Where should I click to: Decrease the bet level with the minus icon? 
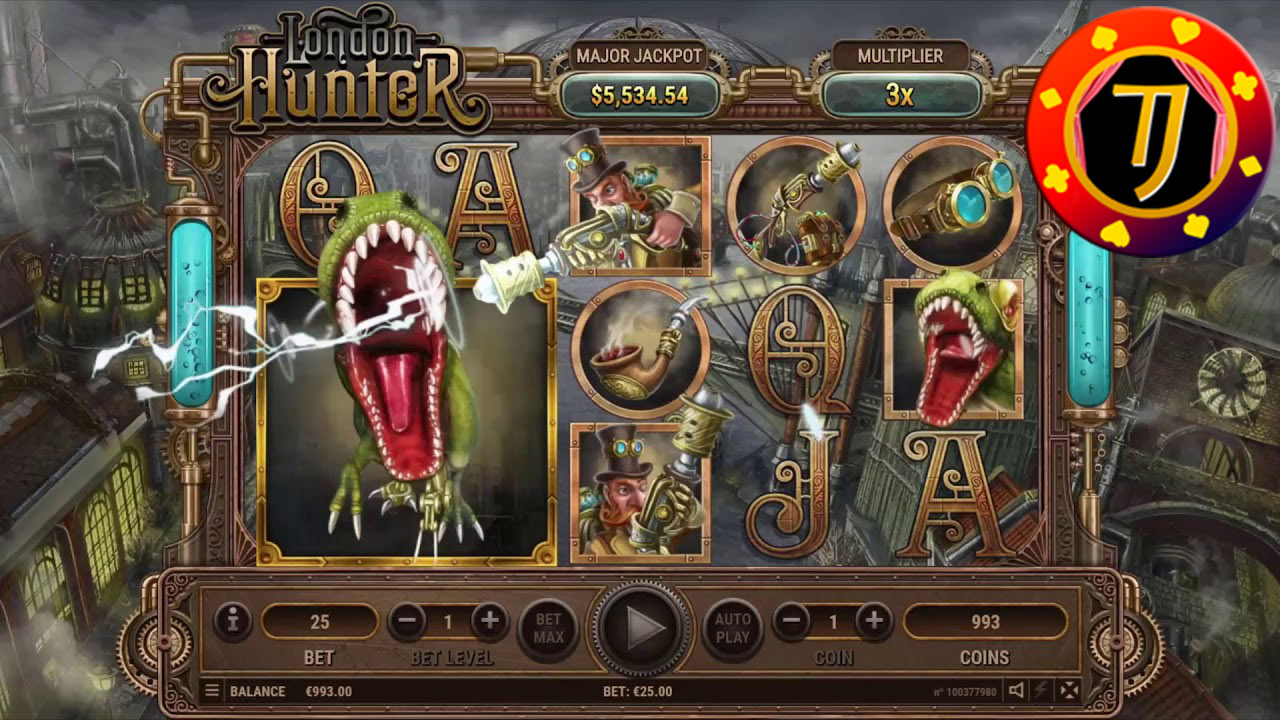click(x=407, y=619)
